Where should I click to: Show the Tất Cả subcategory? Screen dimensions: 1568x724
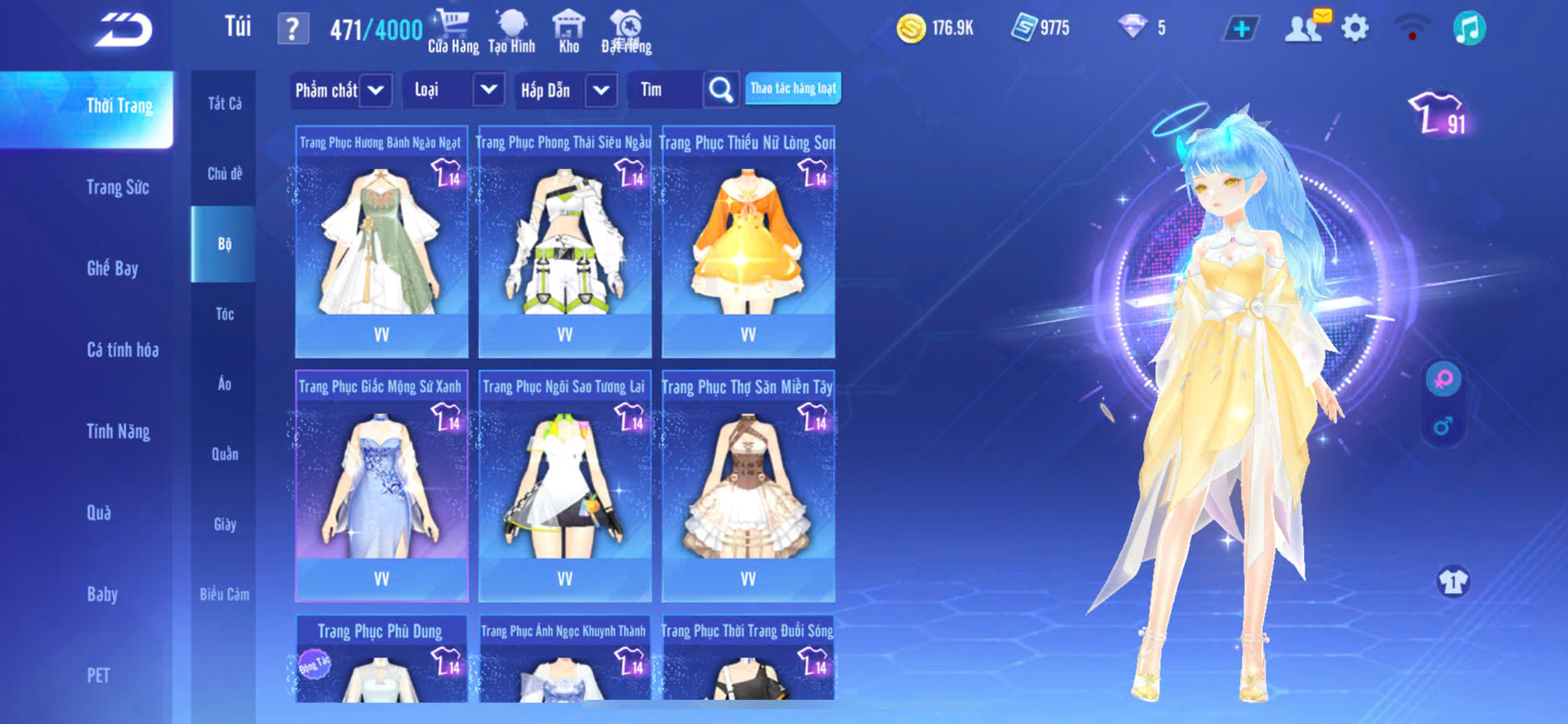(x=224, y=103)
